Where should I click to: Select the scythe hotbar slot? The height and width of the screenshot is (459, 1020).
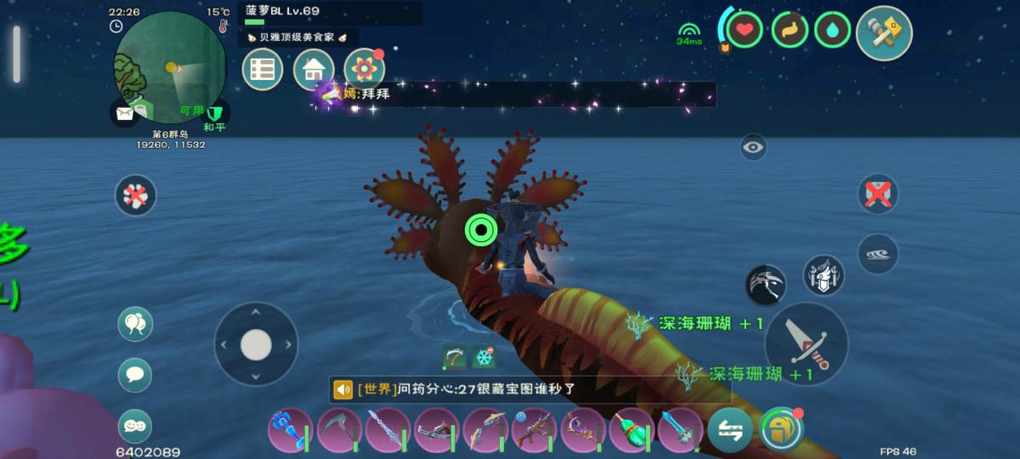click(x=339, y=430)
